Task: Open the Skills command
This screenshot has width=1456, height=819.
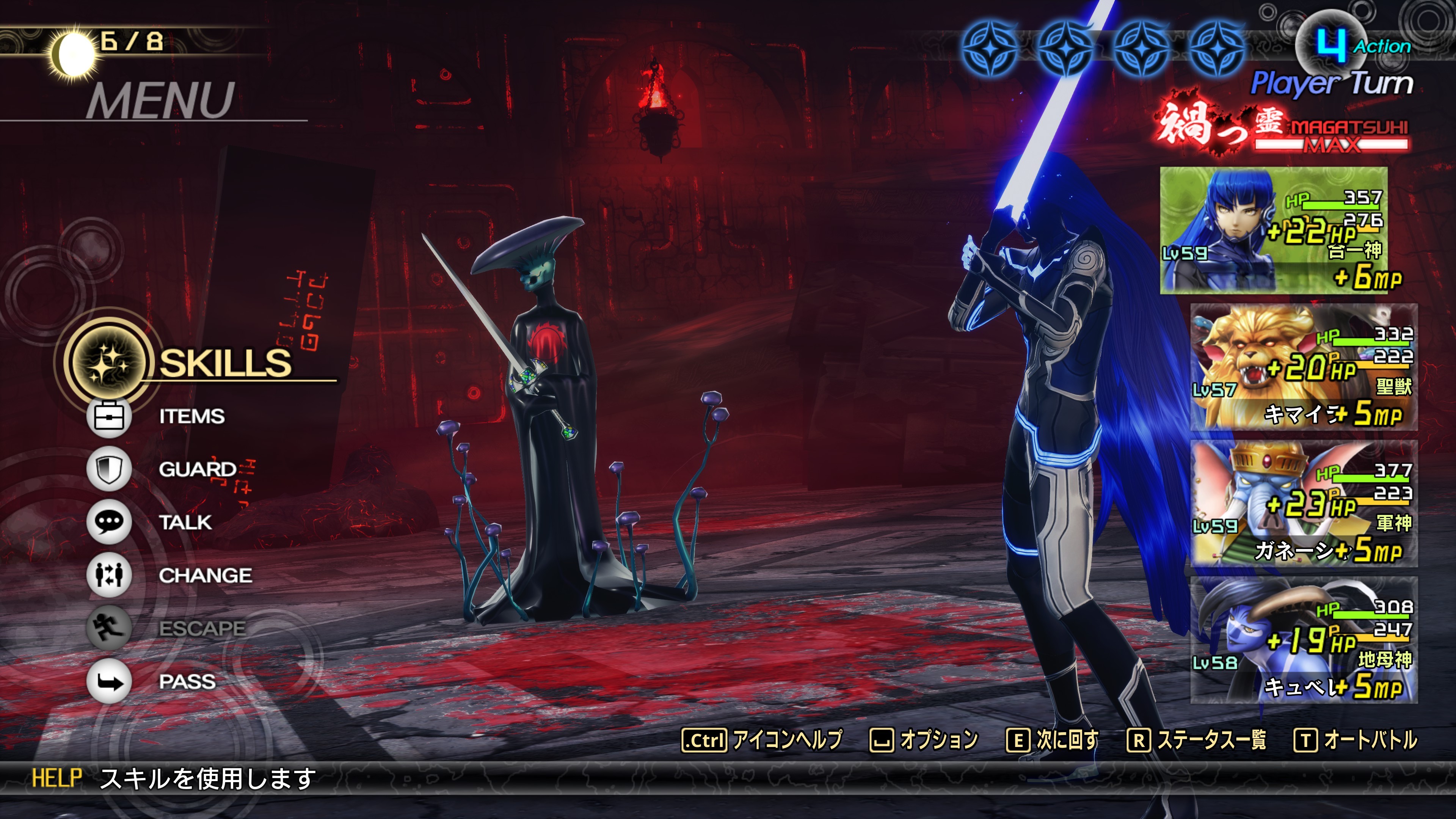Action: click(224, 362)
